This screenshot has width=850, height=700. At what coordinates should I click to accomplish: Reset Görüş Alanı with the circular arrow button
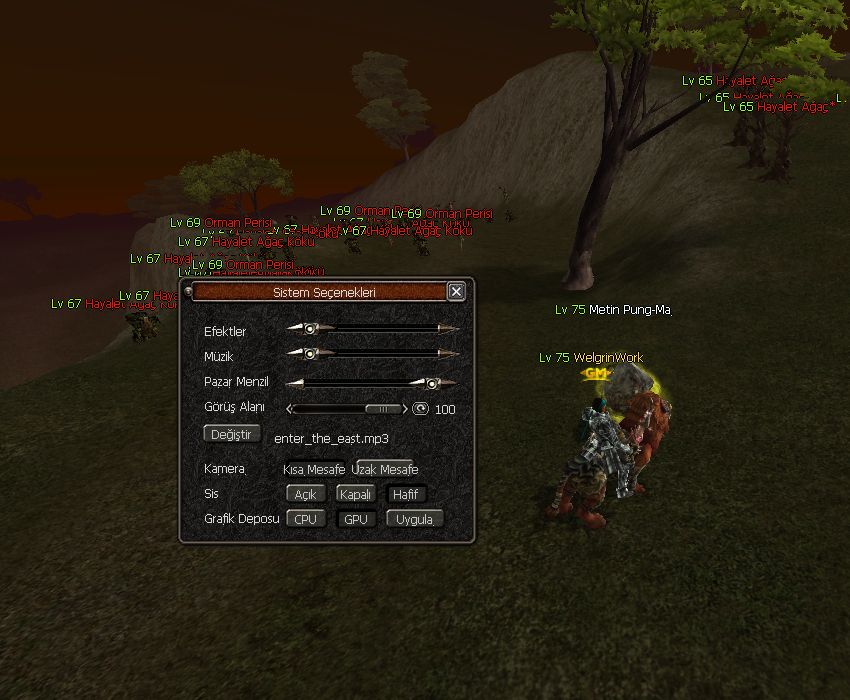point(421,408)
